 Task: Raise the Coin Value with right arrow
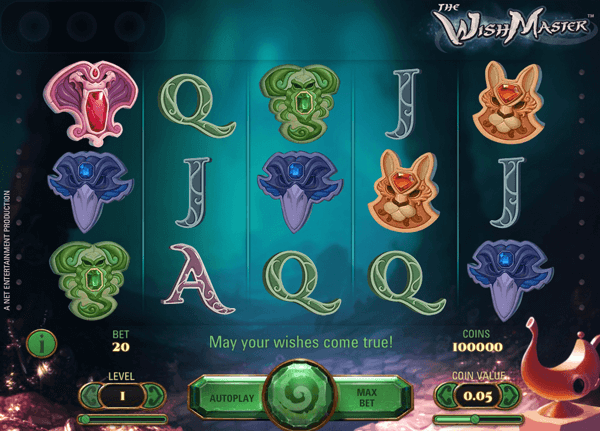click(512, 396)
